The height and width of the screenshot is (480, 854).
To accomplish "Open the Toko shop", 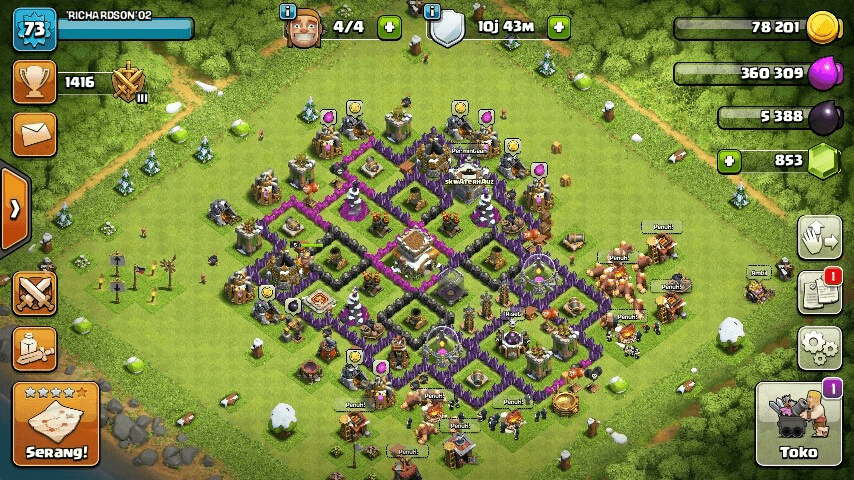I will click(x=798, y=424).
